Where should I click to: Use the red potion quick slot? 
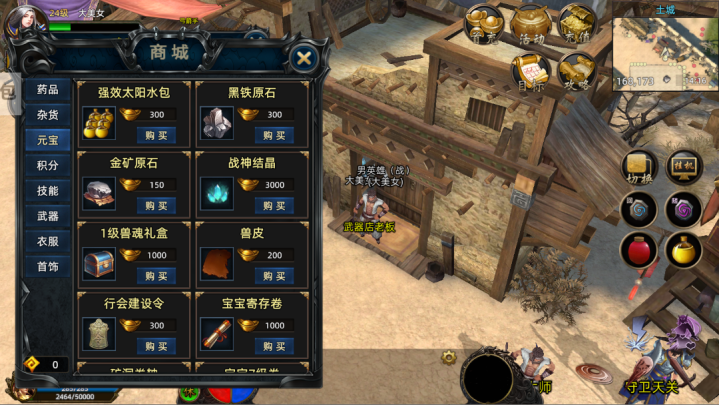tap(638, 250)
